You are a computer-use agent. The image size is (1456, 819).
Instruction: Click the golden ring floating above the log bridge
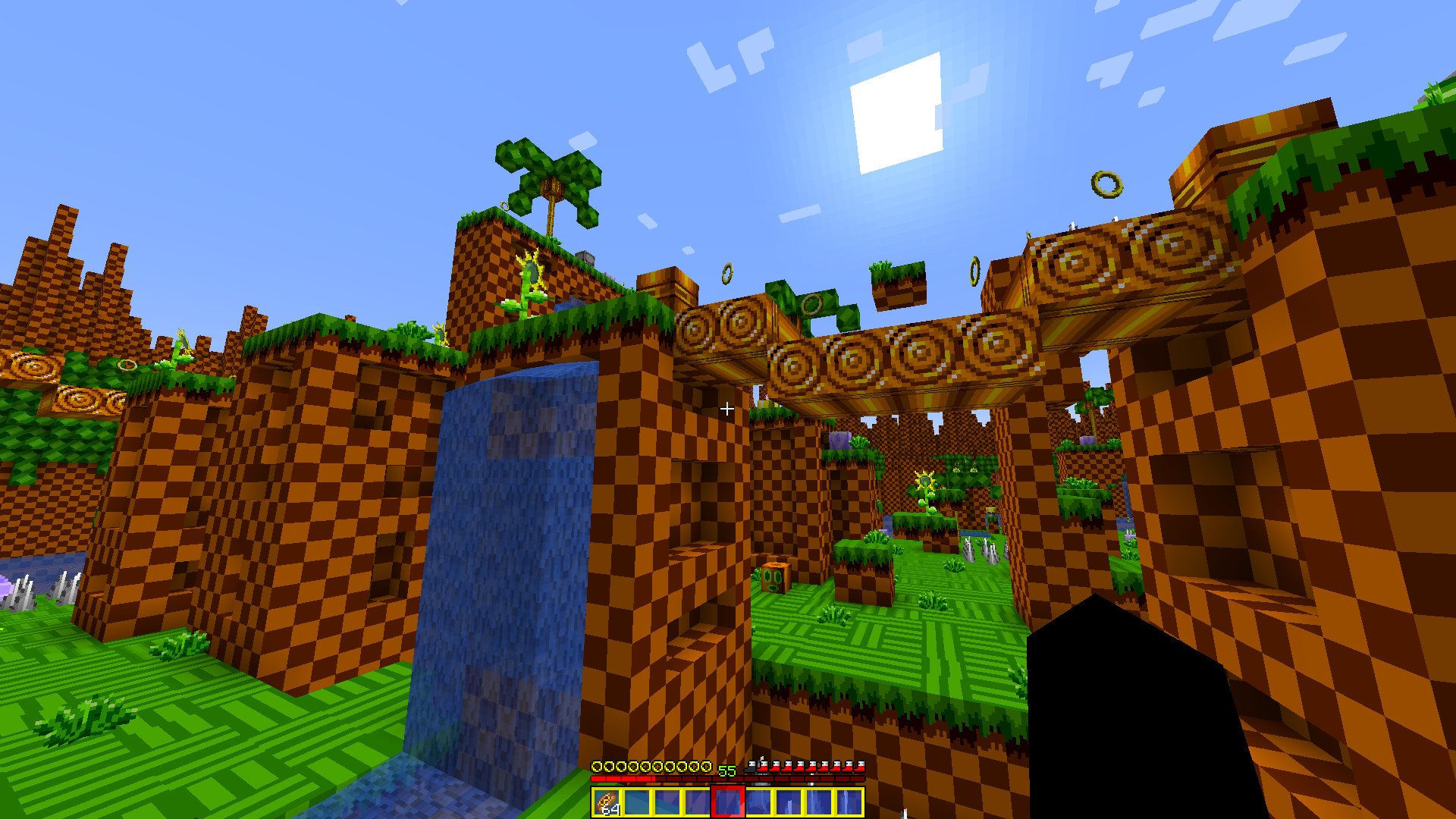(x=726, y=273)
